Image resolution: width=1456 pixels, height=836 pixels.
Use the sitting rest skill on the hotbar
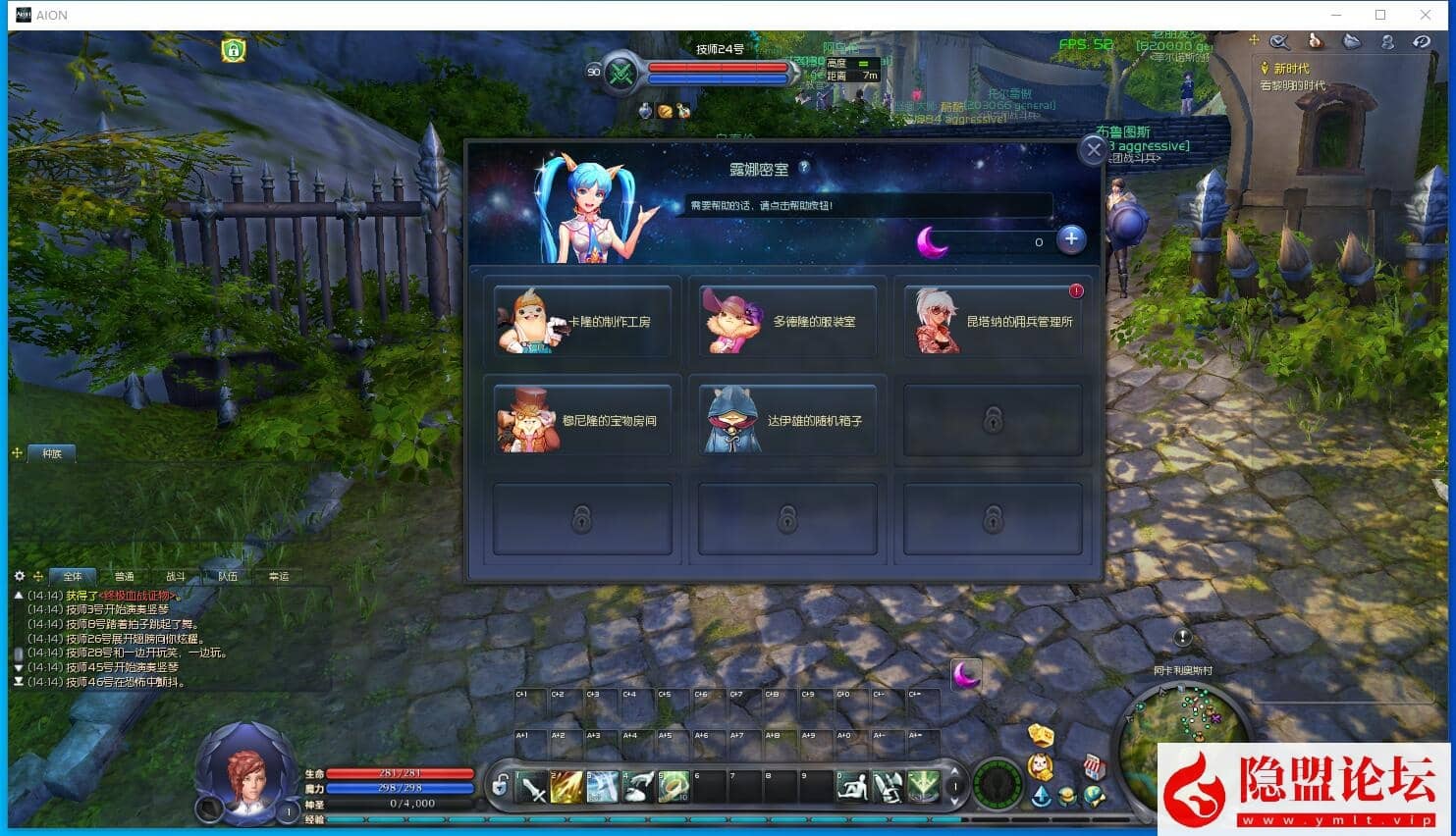click(x=852, y=787)
